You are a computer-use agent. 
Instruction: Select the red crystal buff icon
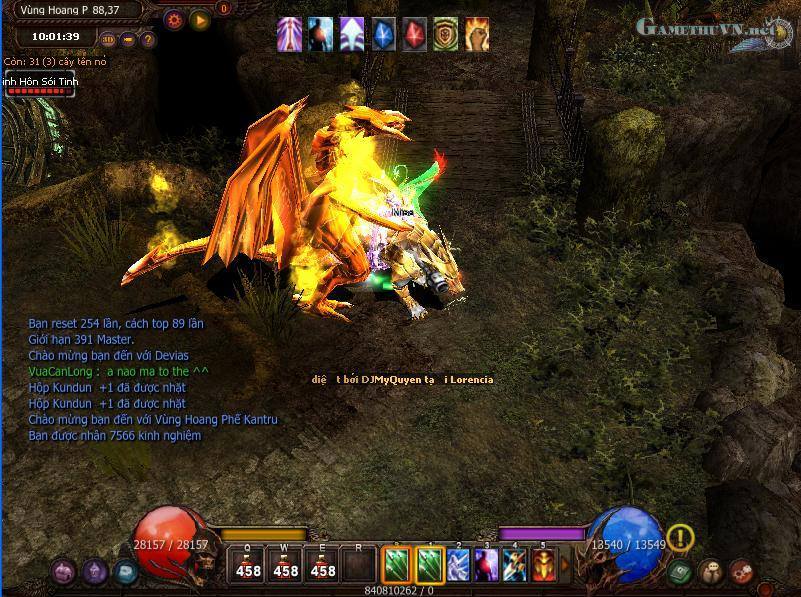(x=414, y=35)
